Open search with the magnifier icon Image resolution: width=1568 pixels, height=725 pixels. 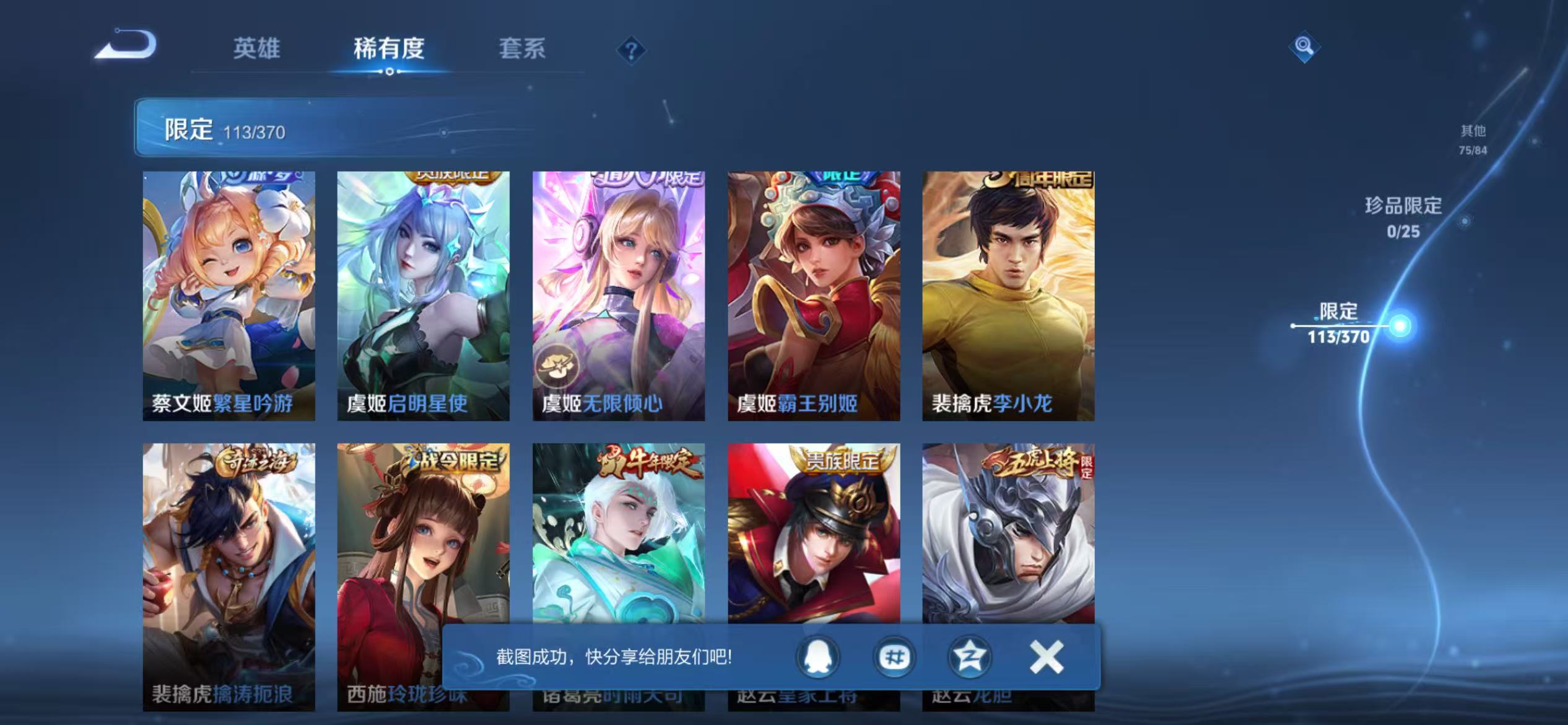1304,46
